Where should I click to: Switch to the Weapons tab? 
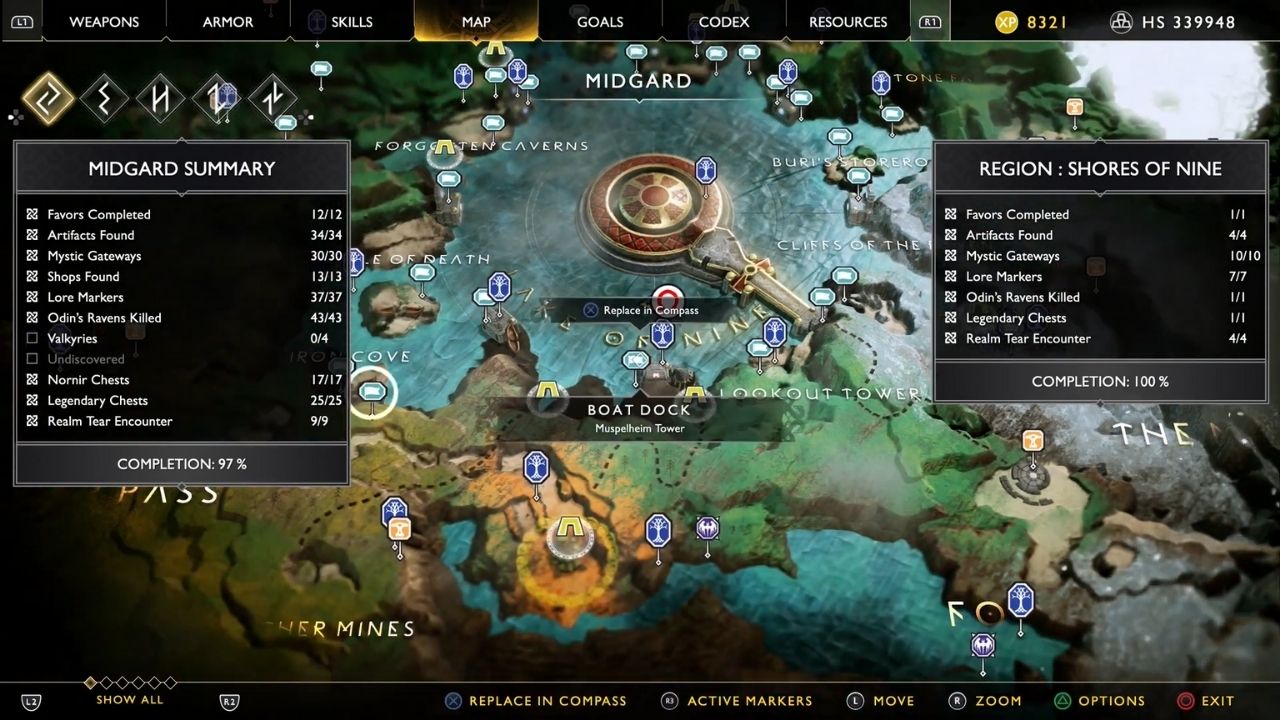(x=104, y=21)
